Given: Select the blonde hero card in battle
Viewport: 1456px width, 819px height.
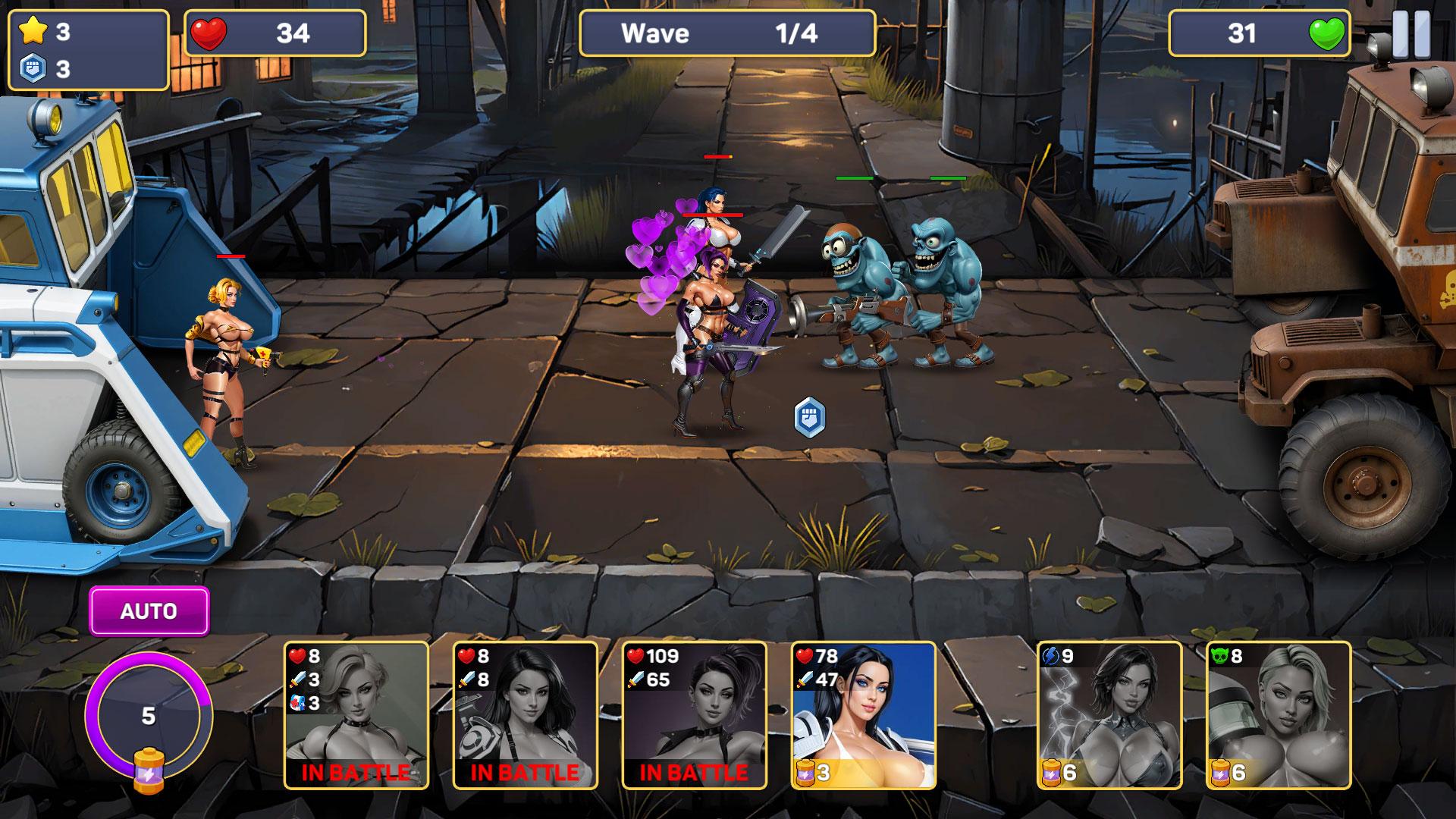Looking at the screenshot, I should [x=356, y=715].
